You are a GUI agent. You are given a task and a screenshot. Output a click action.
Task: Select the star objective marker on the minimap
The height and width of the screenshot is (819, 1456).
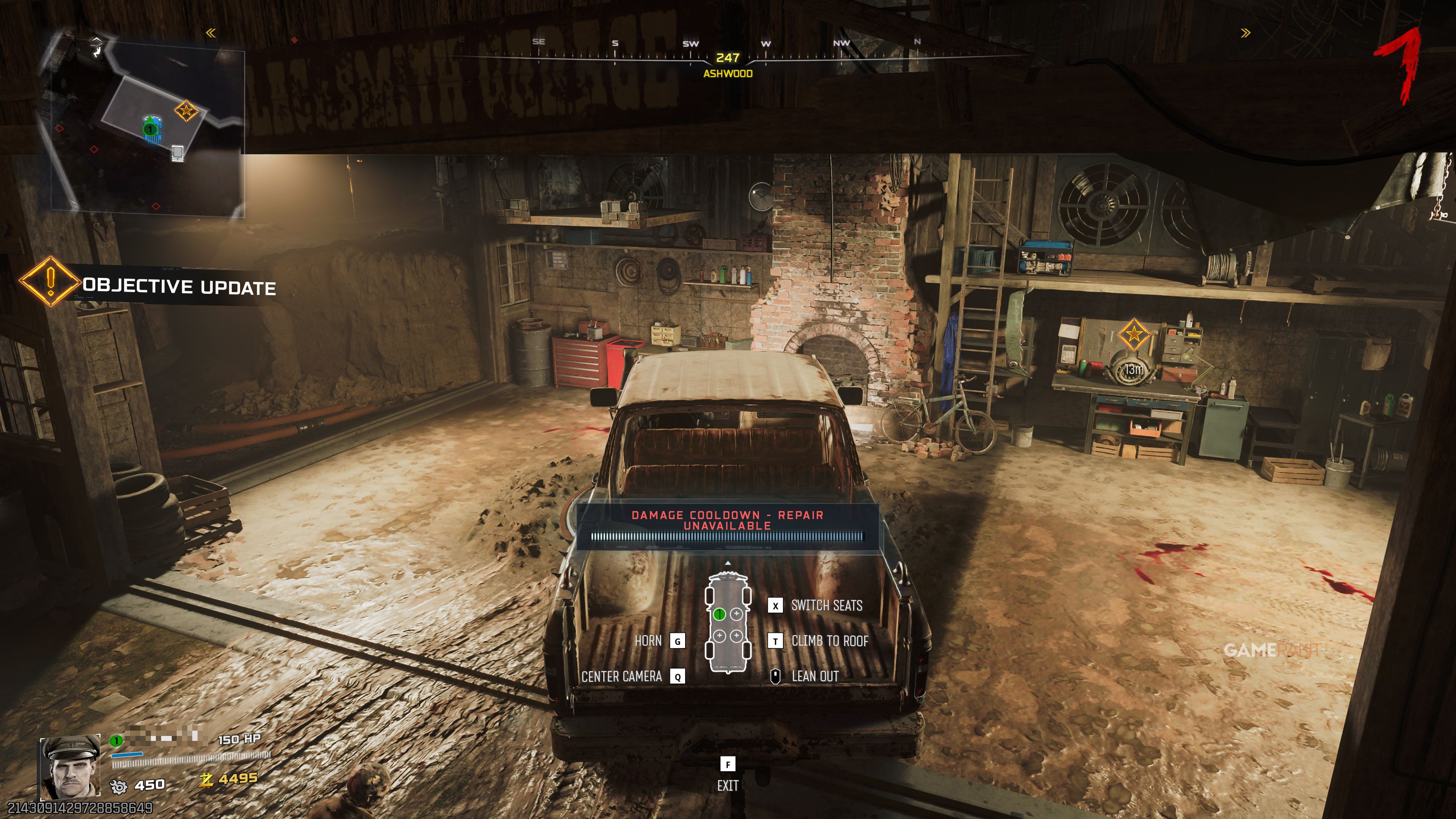coord(185,110)
